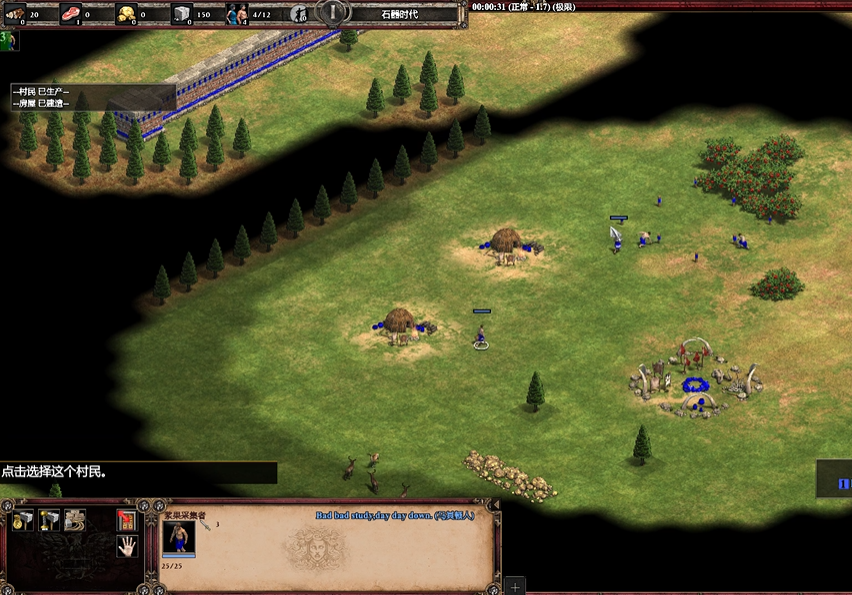
Task: Select the repair command with stone blocks icon
Action: pos(75,520)
